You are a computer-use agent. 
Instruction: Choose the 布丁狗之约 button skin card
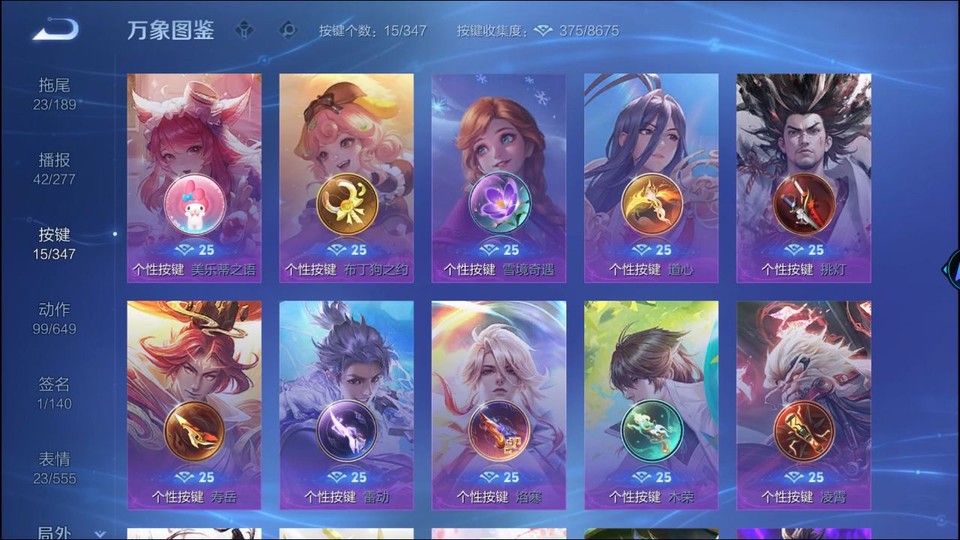click(346, 178)
